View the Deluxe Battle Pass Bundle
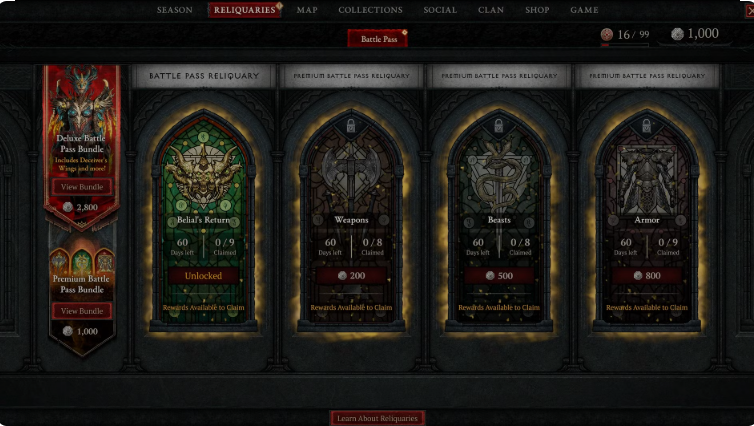 point(82,187)
